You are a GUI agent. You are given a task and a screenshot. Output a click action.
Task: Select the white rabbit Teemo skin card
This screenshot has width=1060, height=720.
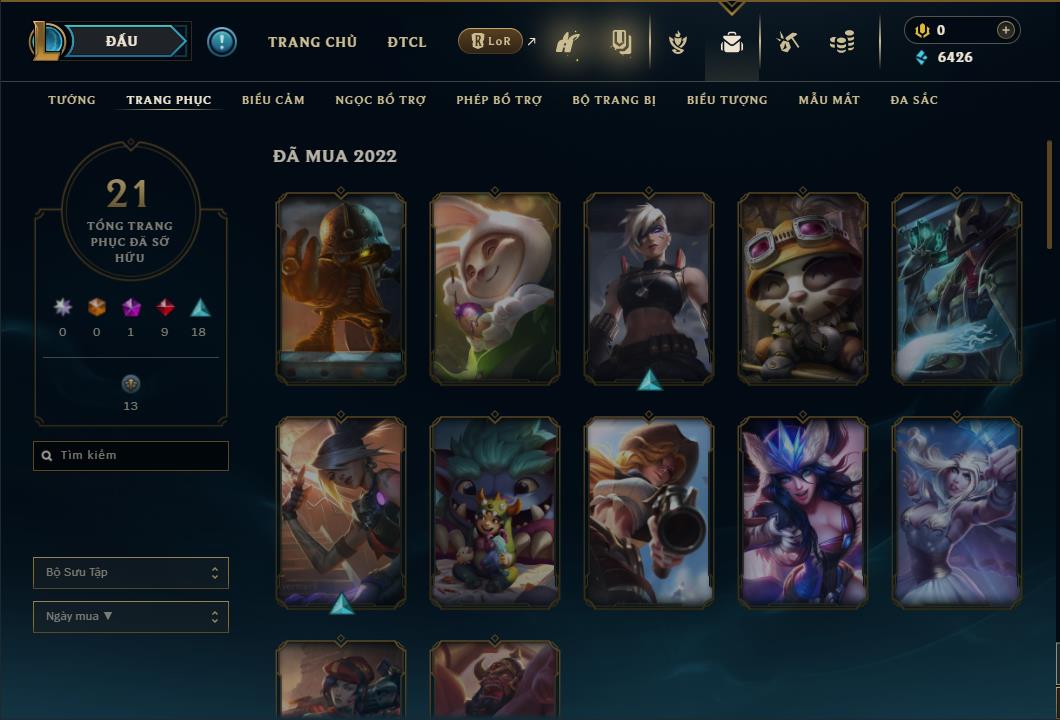point(495,288)
